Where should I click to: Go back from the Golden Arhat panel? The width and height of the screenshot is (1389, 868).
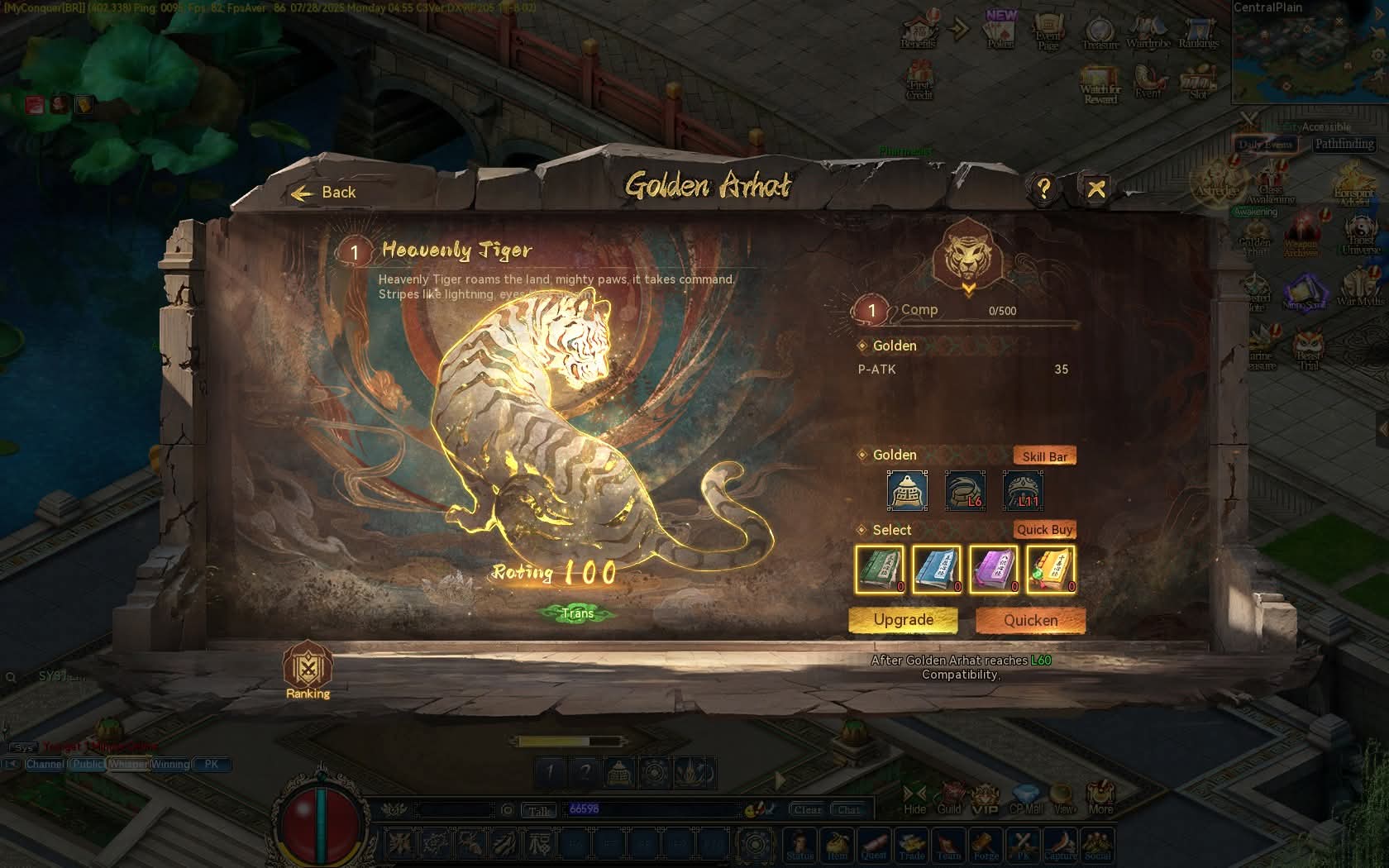pos(324,193)
